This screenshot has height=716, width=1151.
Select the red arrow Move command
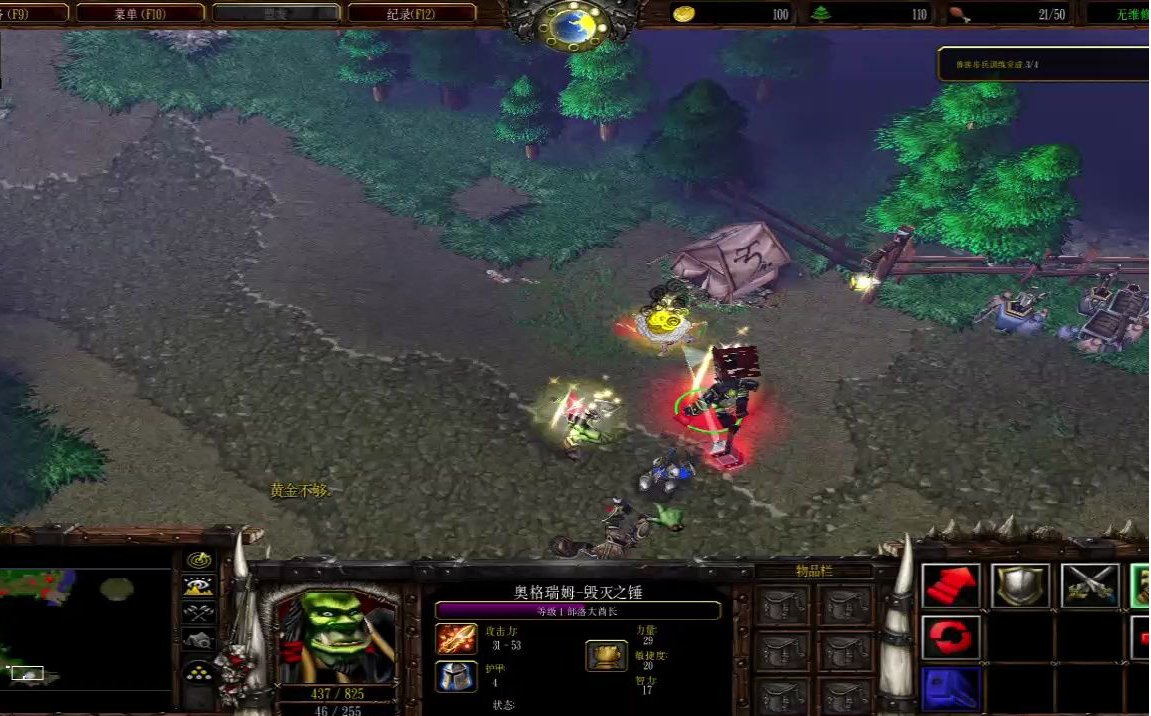coord(950,585)
